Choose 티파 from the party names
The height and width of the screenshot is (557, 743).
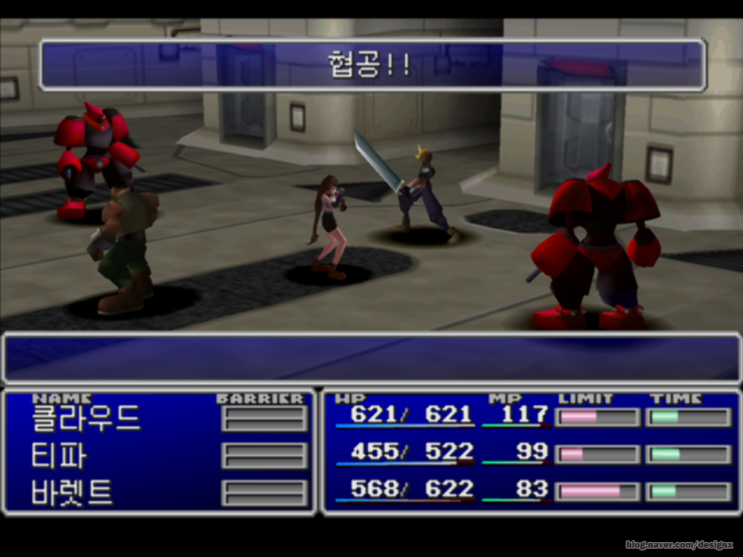click(60, 455)
